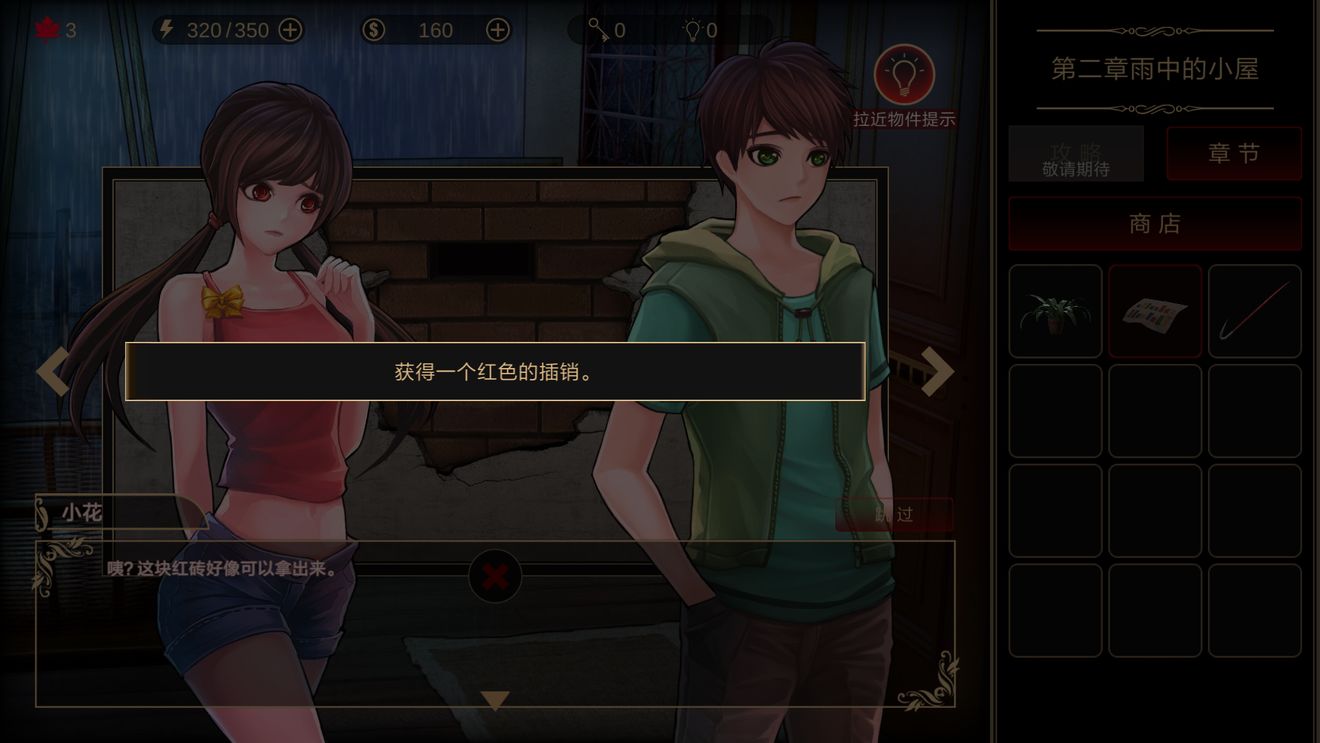Skip the dialogue with 跳过 button
This screenshot has width=1320, height=743.
pos(894,514)
